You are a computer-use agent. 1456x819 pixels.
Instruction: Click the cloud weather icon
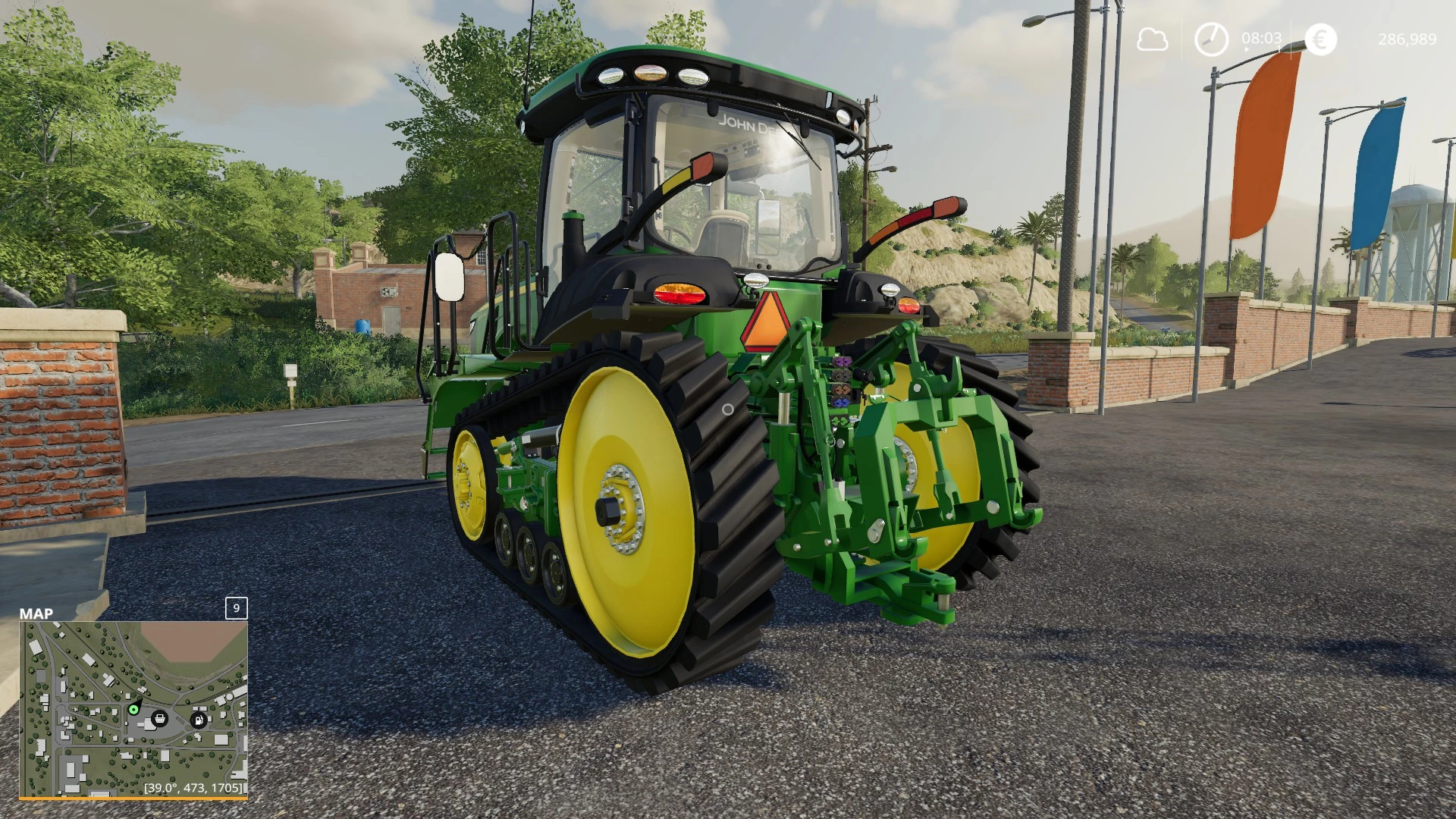point(1151,39)
